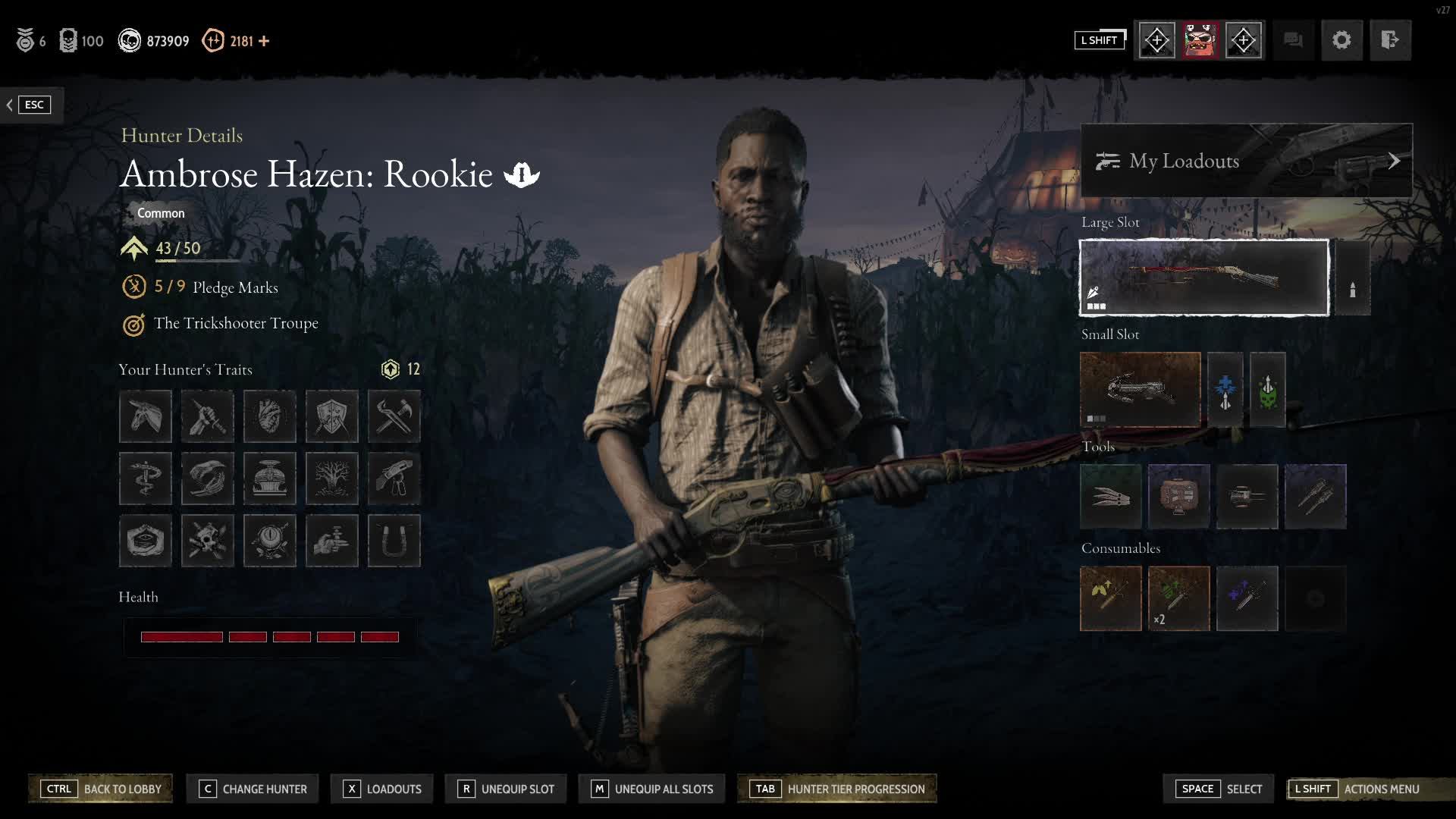Select the first aid kit tool slot

point(1178,497)
